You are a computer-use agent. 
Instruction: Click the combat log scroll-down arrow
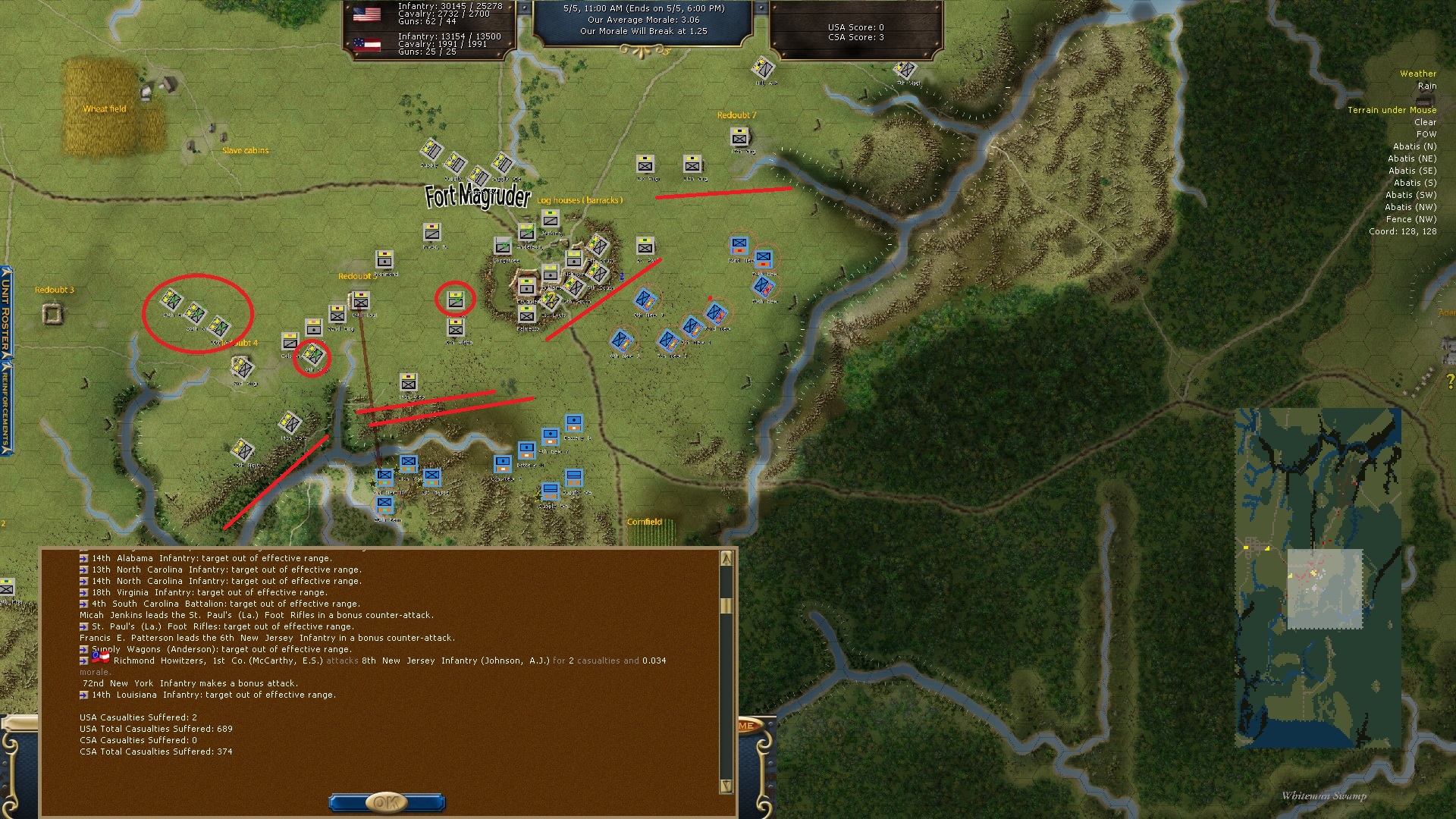click(726, 786)
